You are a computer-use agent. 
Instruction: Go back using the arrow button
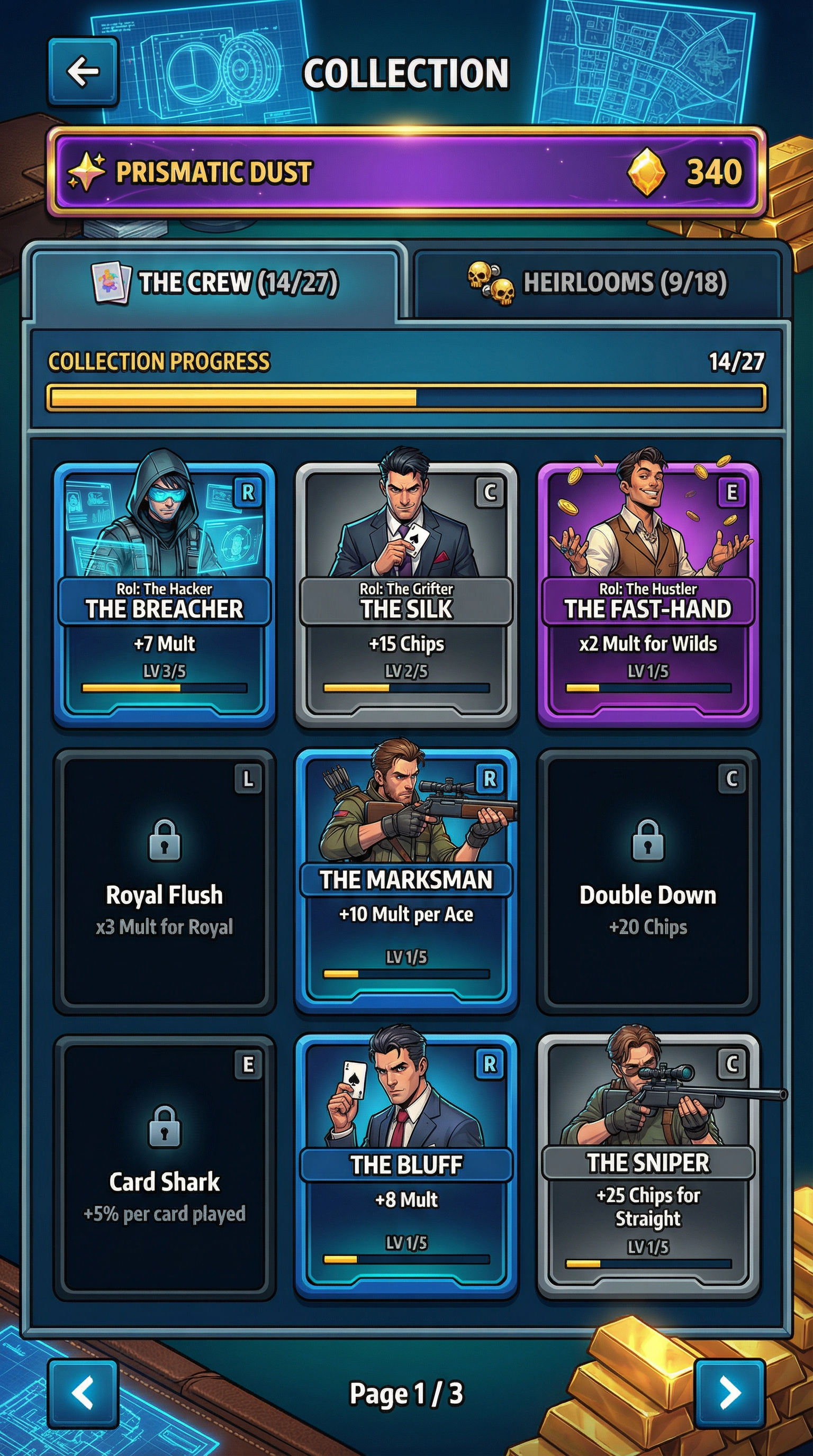[x=83, y=72]
